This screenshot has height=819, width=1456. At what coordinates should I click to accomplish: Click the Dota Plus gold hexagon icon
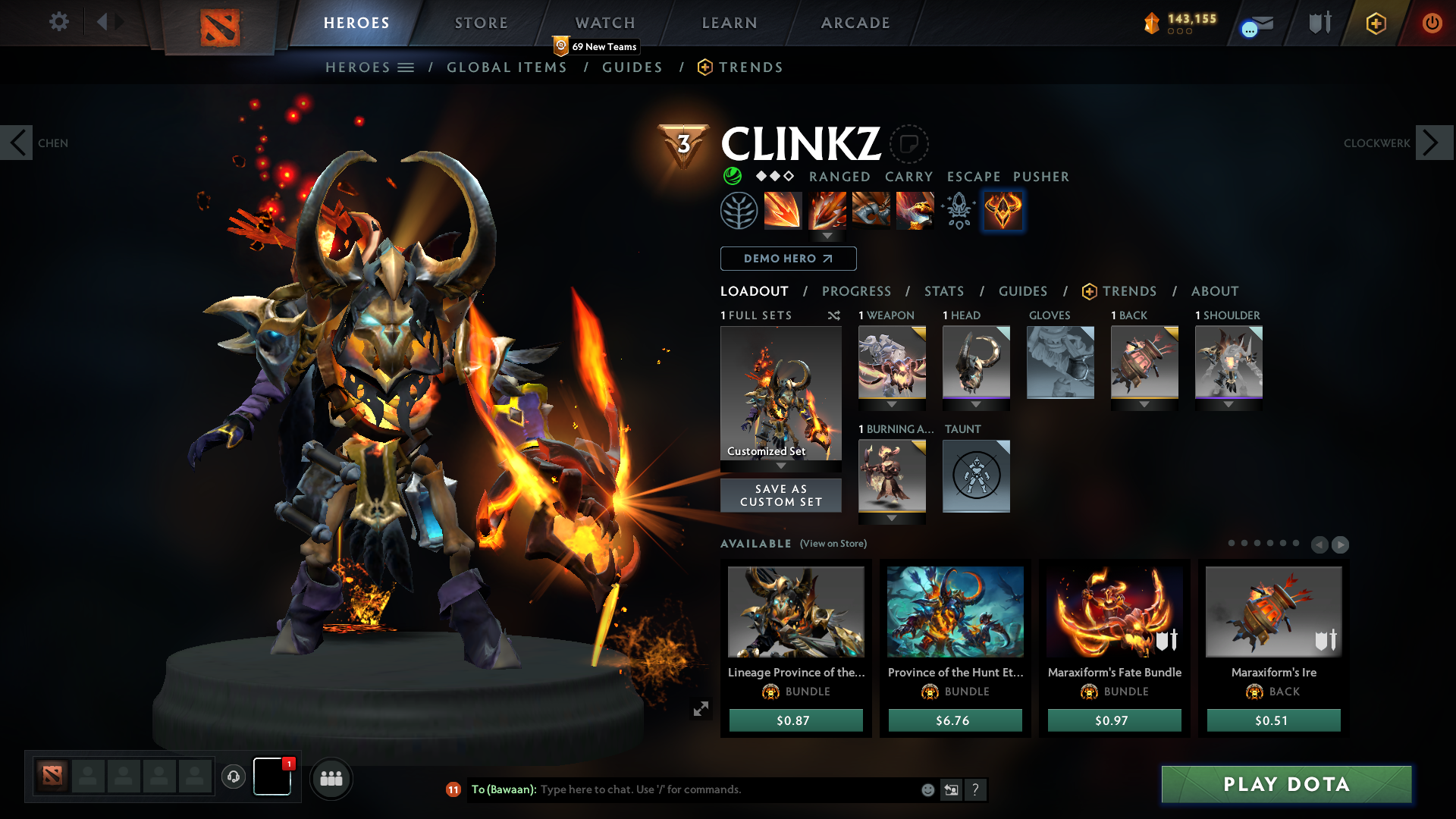(x=1375, y=23)
